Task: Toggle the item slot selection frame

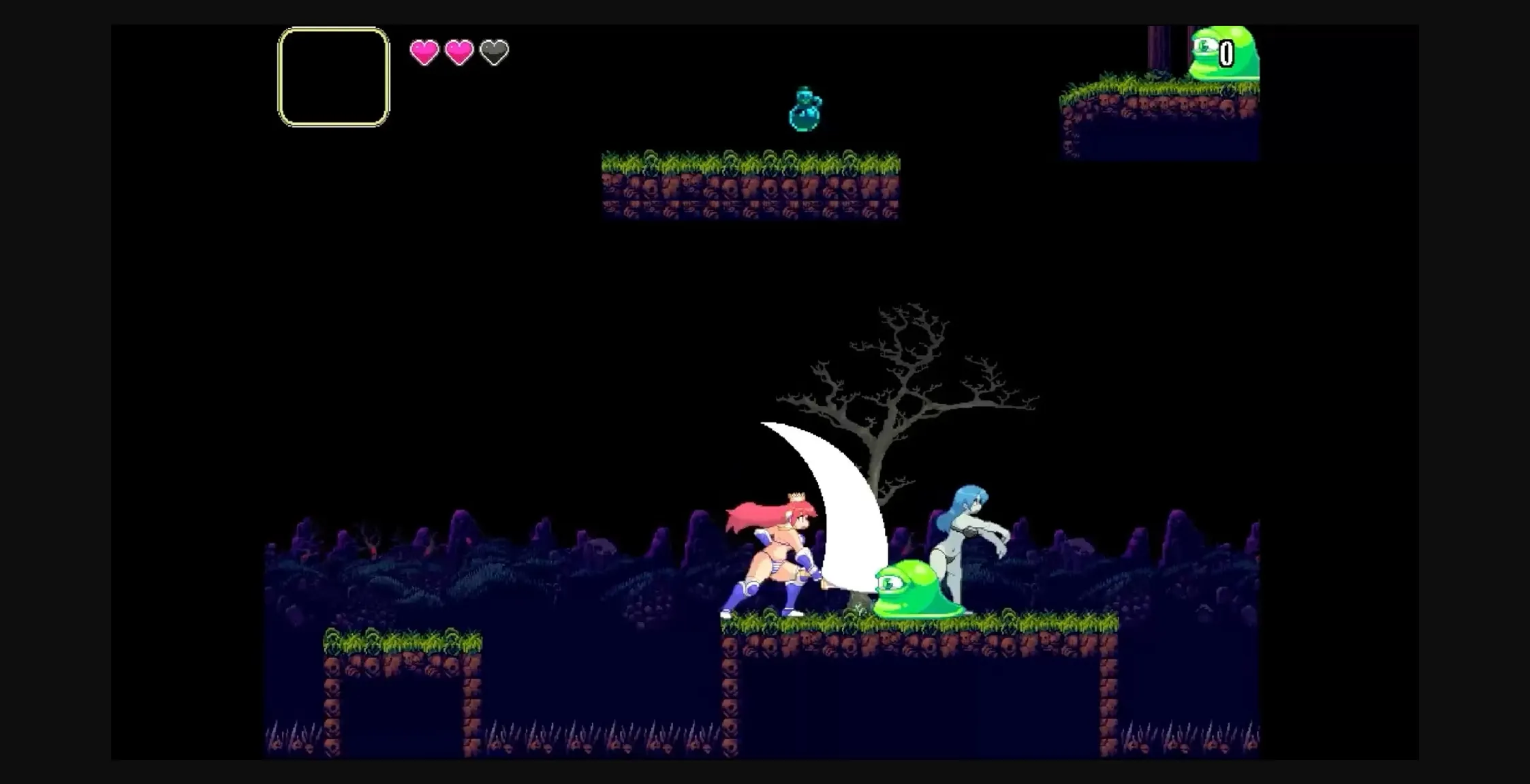Action: coord(333,75)
